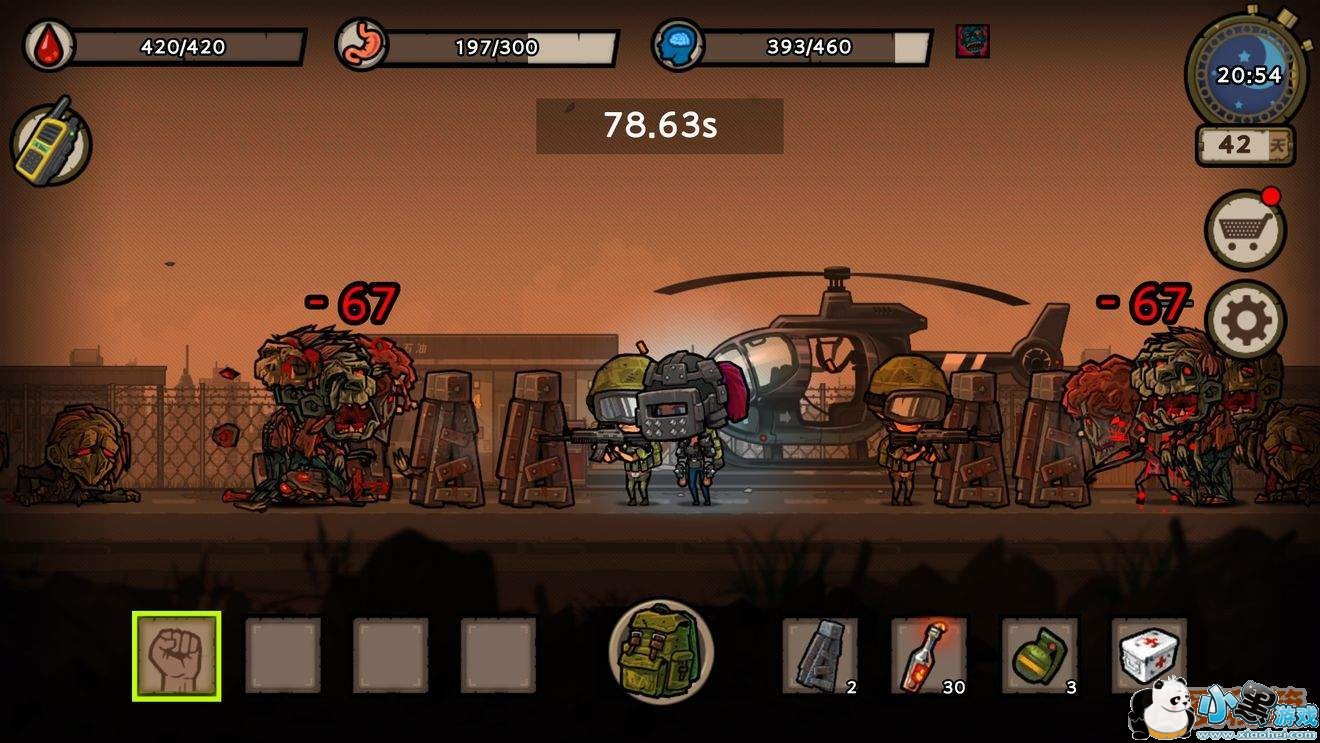
Task: Open the walkie-talkie radio
Action: click(x=51, y=144)
